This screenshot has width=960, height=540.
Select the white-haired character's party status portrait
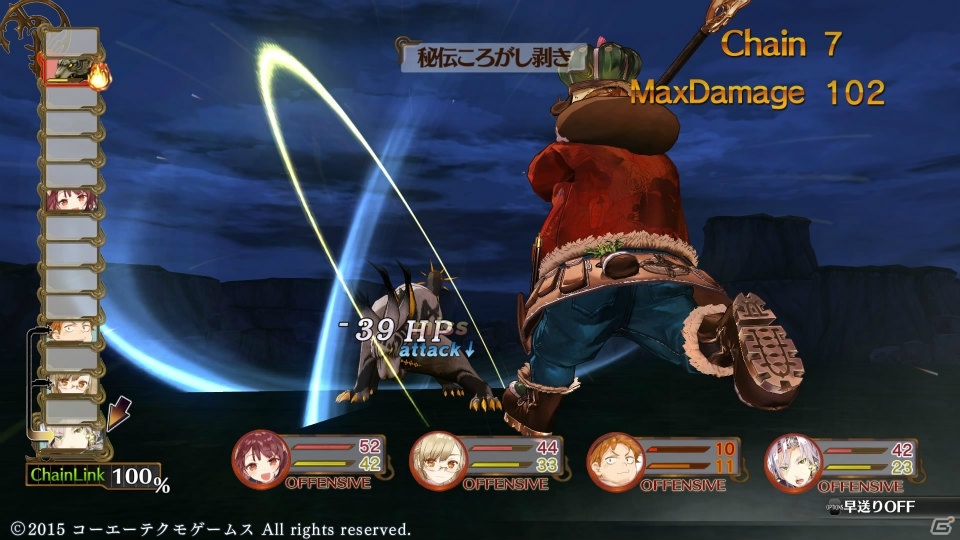point(788,458)
